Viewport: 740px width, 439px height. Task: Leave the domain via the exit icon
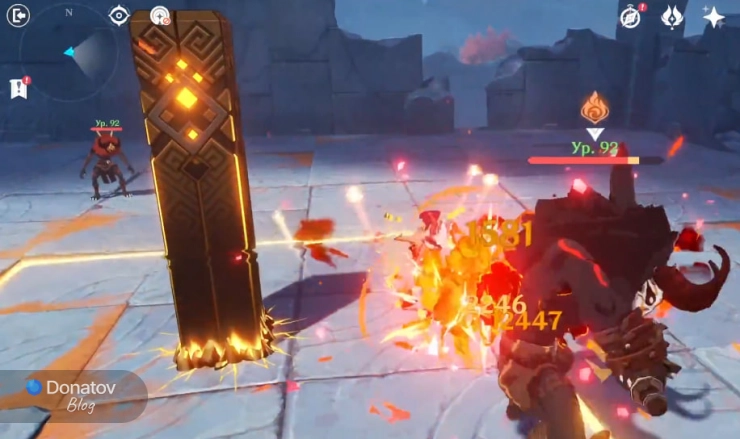pyautogui.click(x=18, y=15)
